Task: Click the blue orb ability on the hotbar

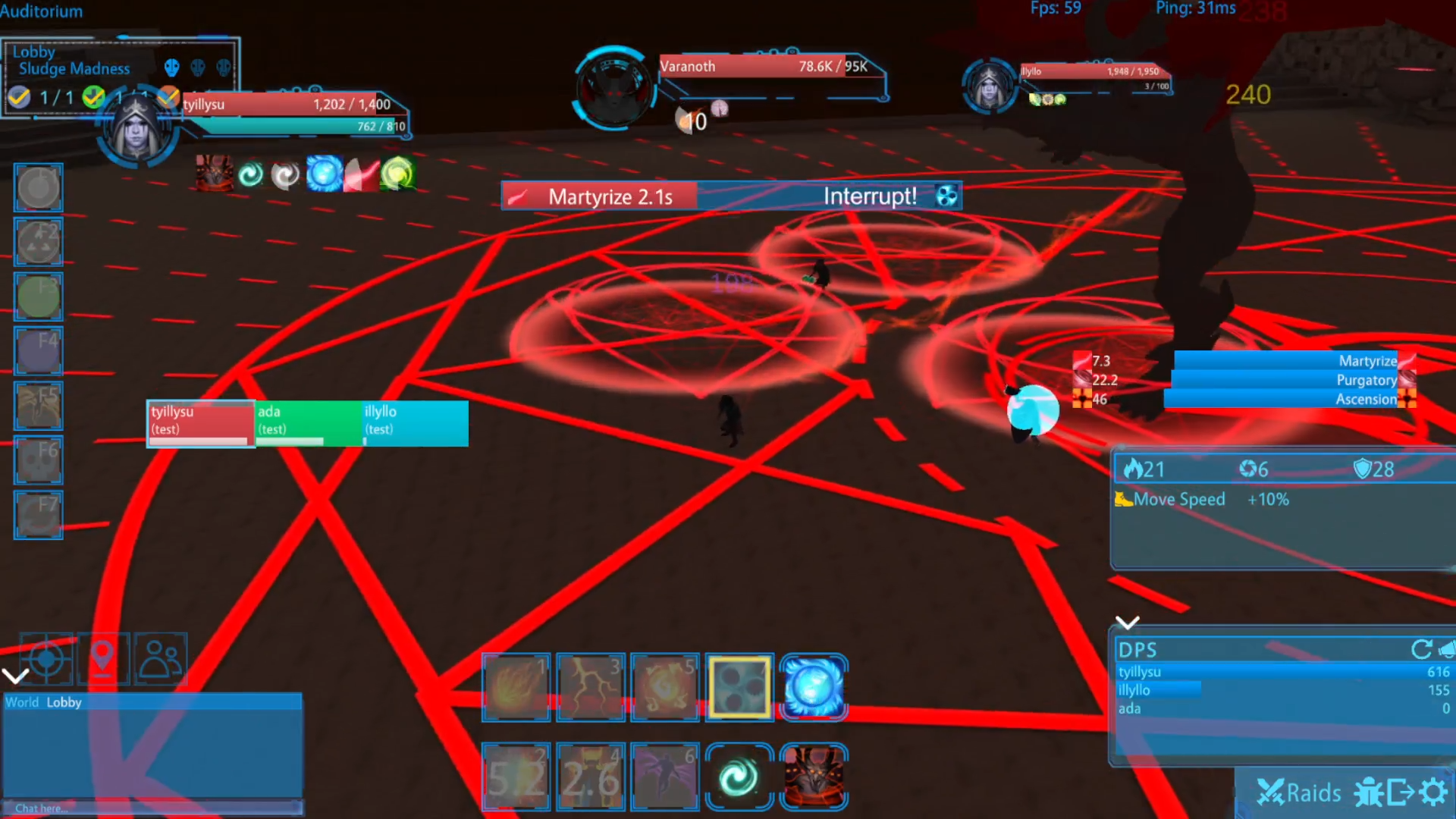Action: pos(813,688)
